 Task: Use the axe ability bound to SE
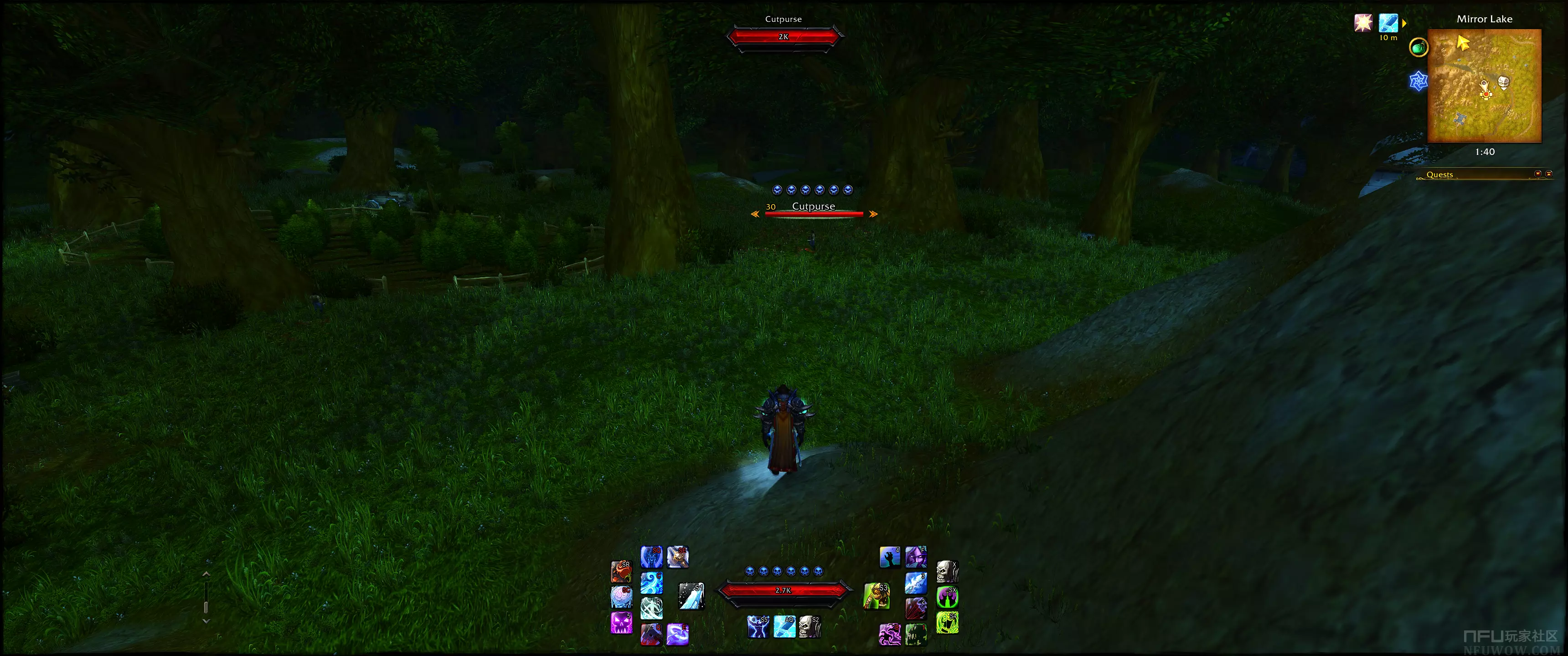coord(677,557)
